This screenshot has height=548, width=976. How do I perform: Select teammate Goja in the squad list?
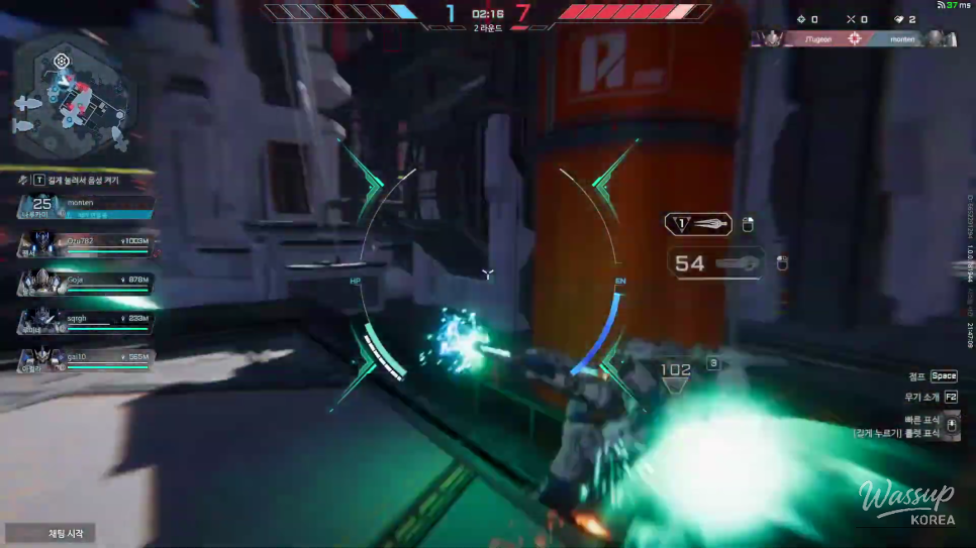(84, 283)
